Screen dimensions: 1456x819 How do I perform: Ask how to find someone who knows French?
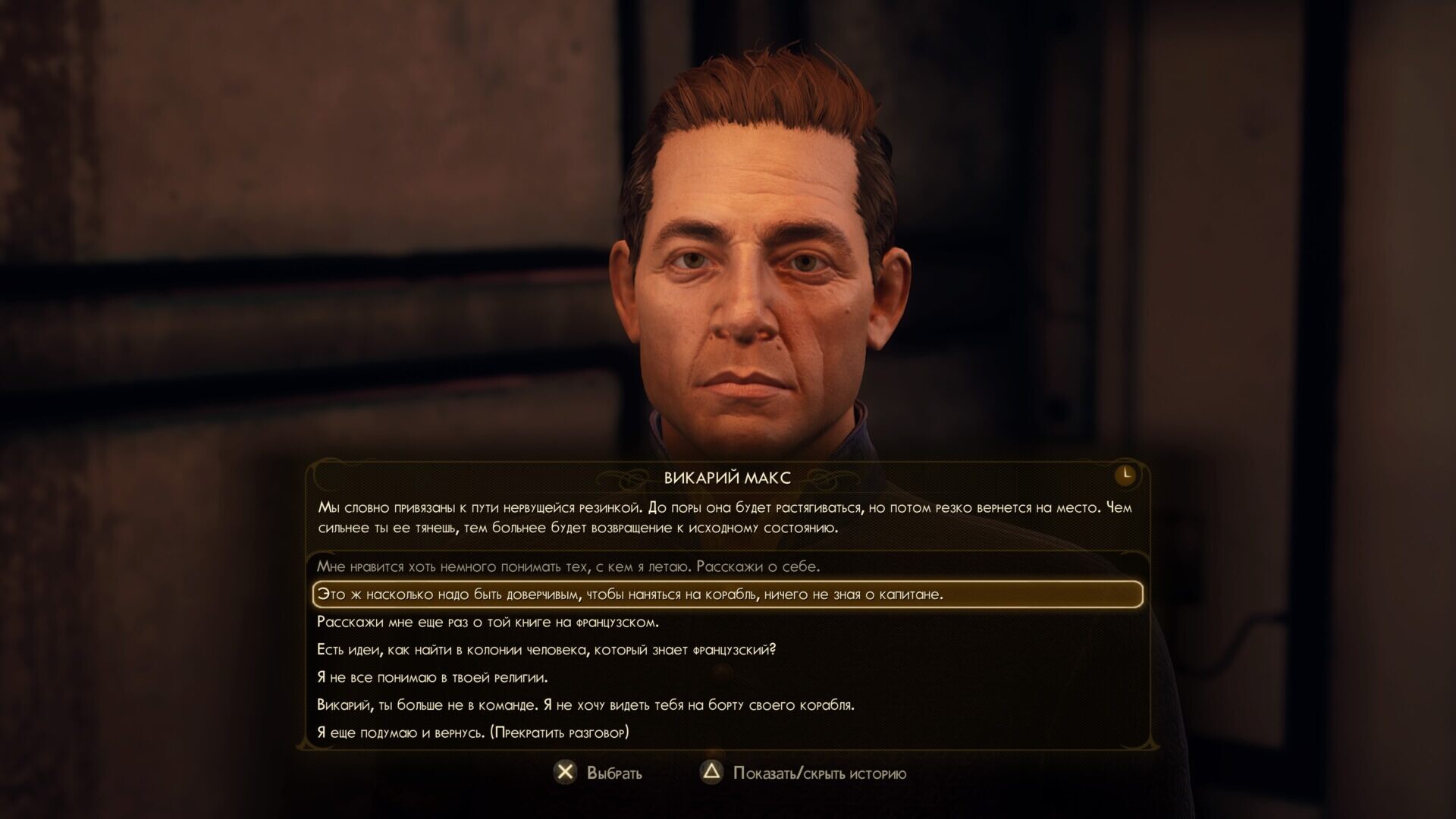546,650
